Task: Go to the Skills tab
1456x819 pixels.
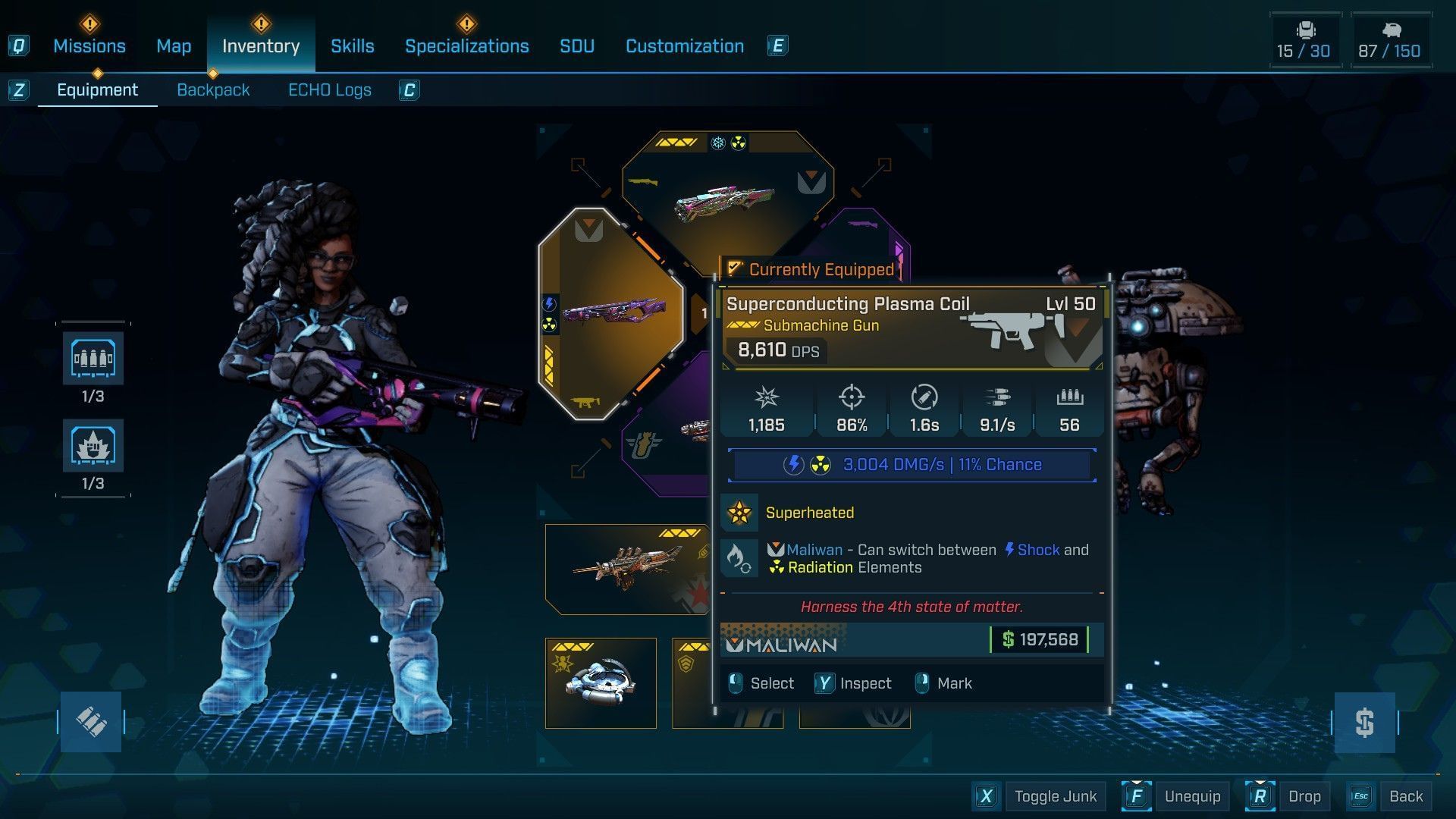Action: click(x=352, y=46)
